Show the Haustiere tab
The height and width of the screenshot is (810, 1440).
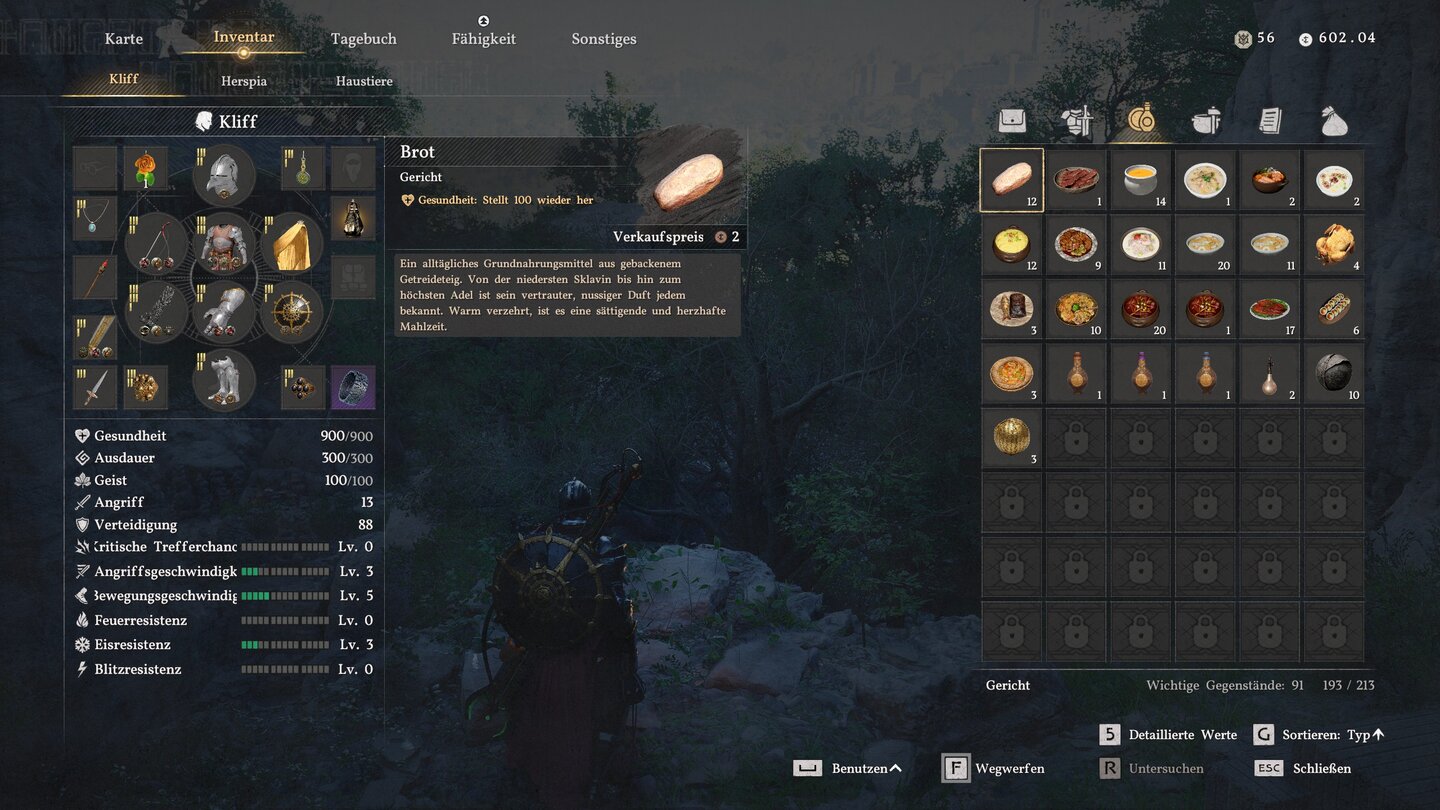364,81
